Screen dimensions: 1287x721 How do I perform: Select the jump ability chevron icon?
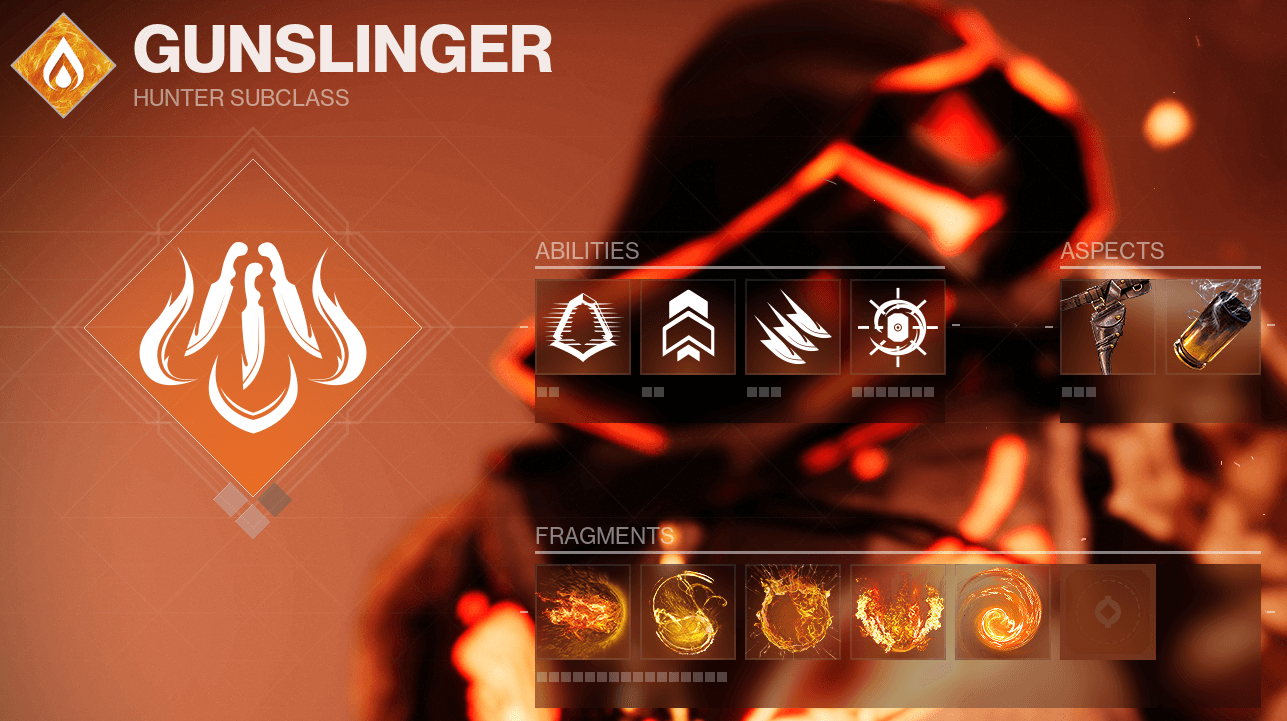point(687,327)
